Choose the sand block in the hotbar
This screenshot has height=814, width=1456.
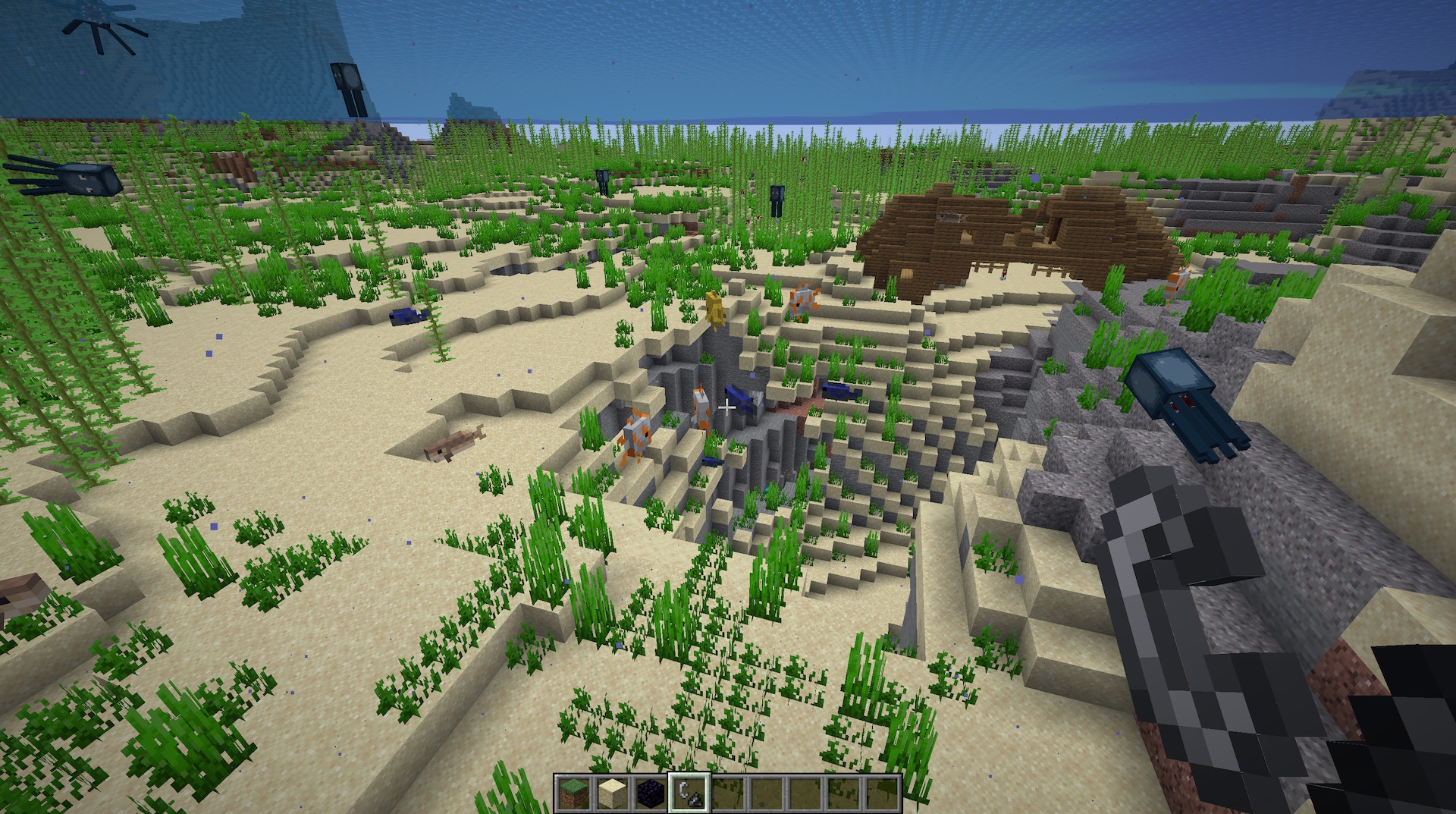pos(611,794)
